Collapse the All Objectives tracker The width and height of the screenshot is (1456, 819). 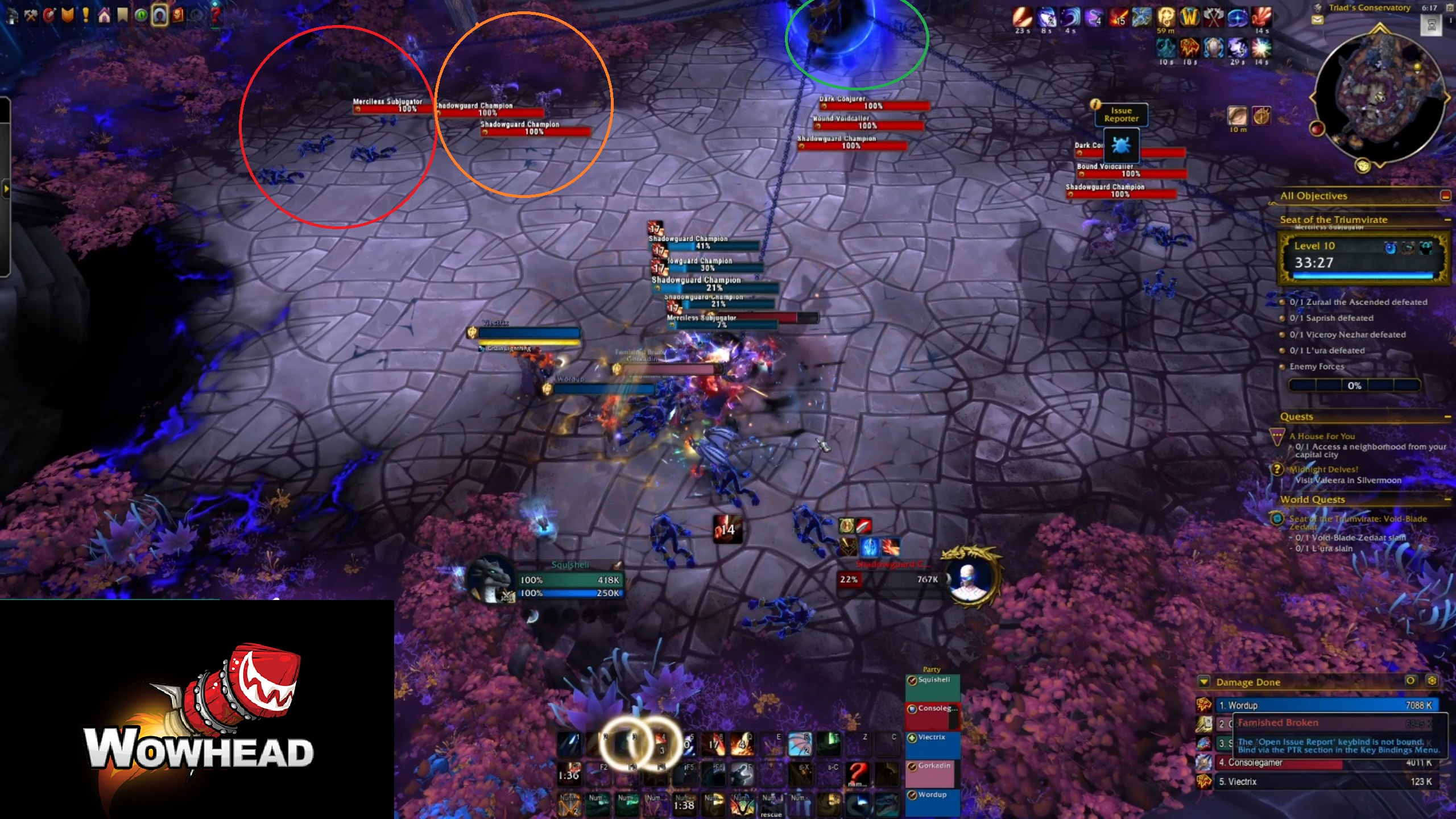(x=1445, y=195)
